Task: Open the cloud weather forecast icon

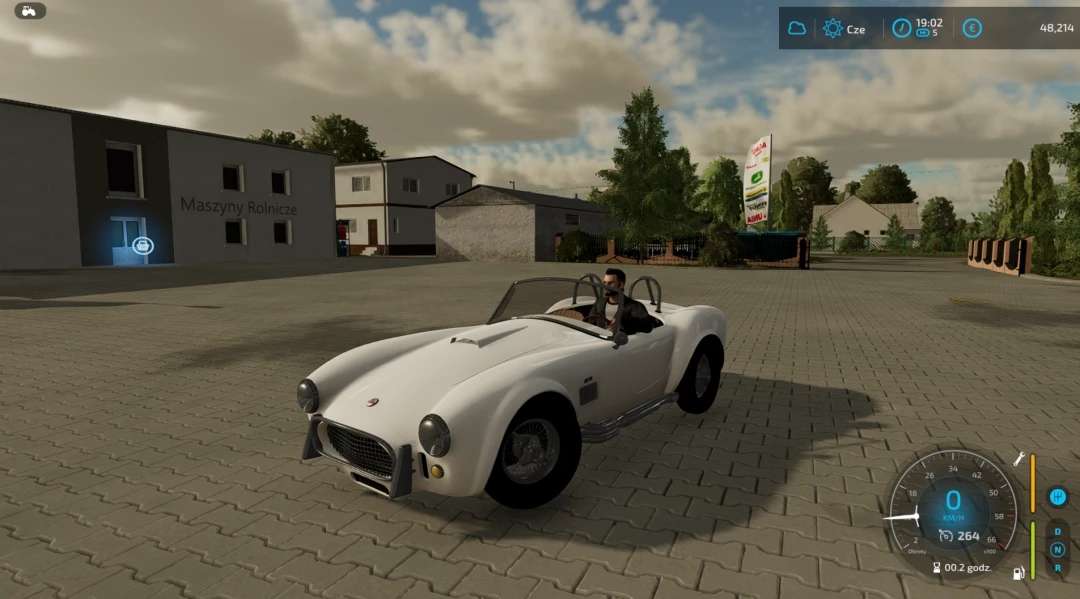Action: [797, 28]
